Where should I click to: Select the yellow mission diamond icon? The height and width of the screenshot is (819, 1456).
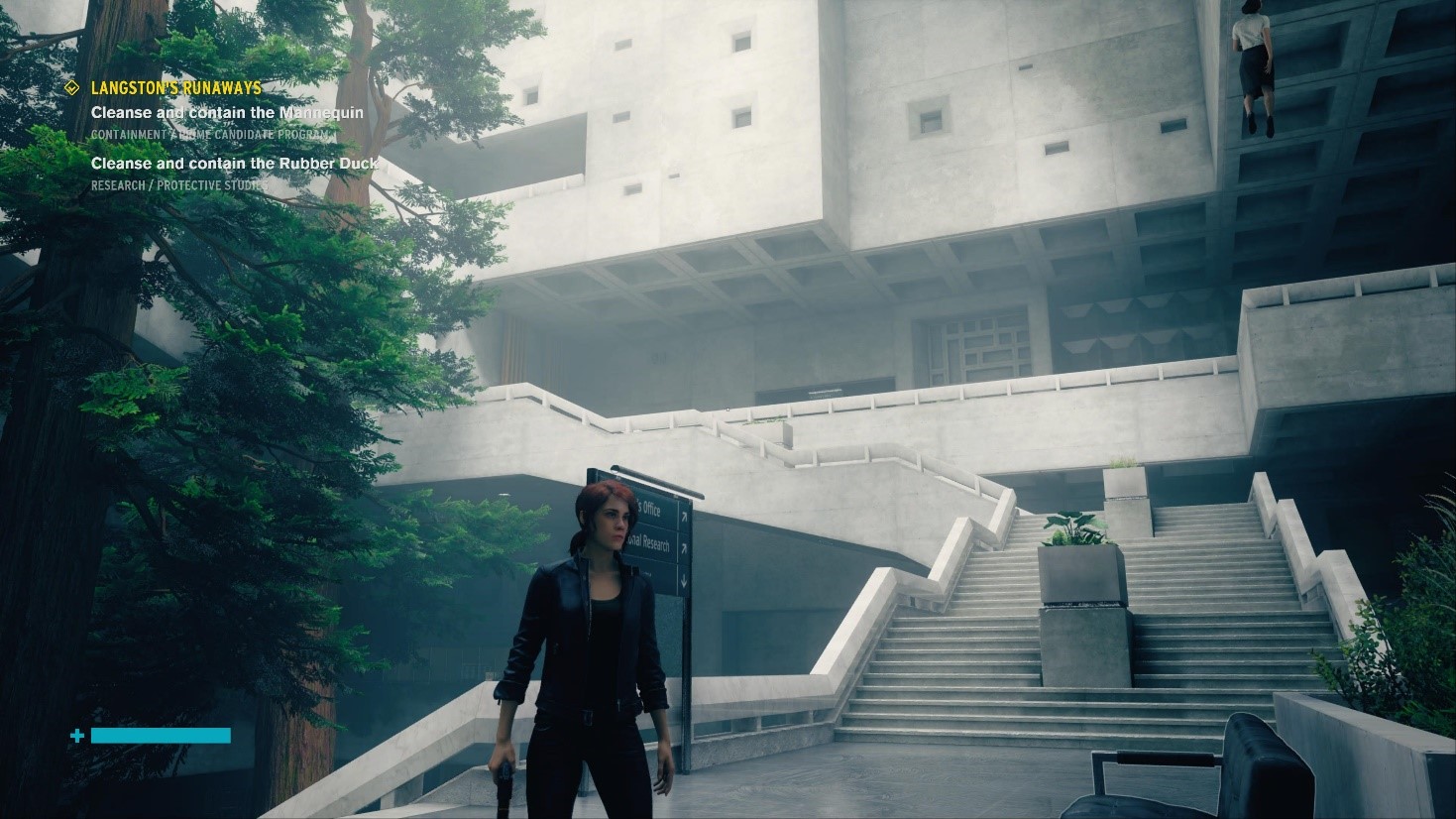click(x=71, y=86)
